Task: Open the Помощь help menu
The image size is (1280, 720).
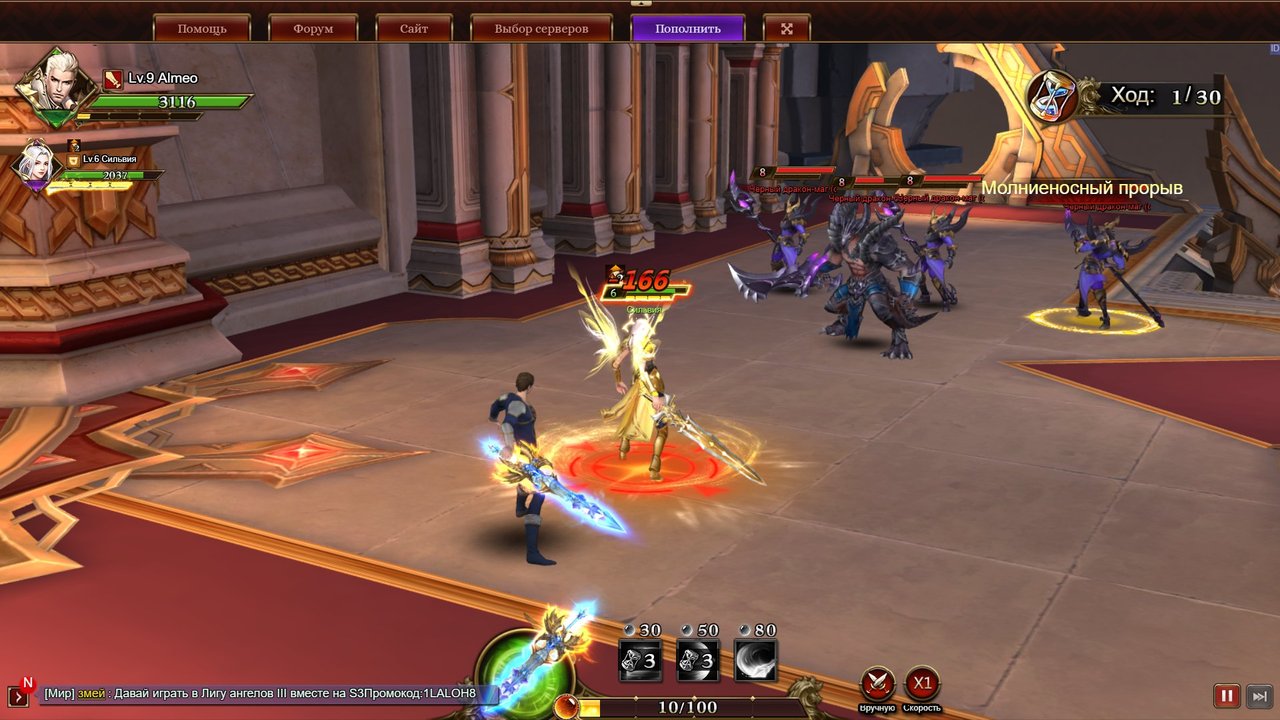Action: coord(201,28)
